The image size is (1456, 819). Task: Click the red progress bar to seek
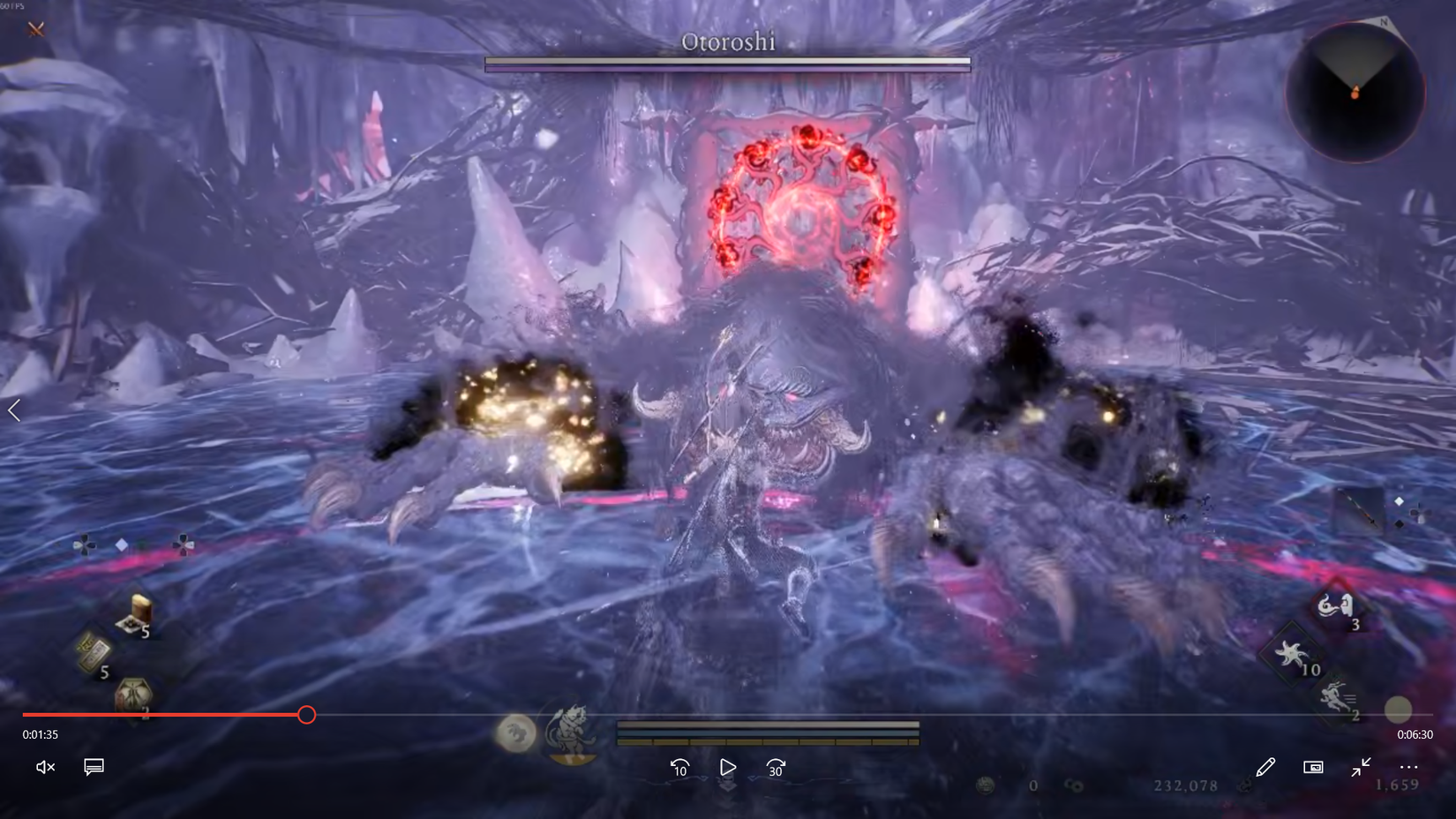click(x=176, y=715)
